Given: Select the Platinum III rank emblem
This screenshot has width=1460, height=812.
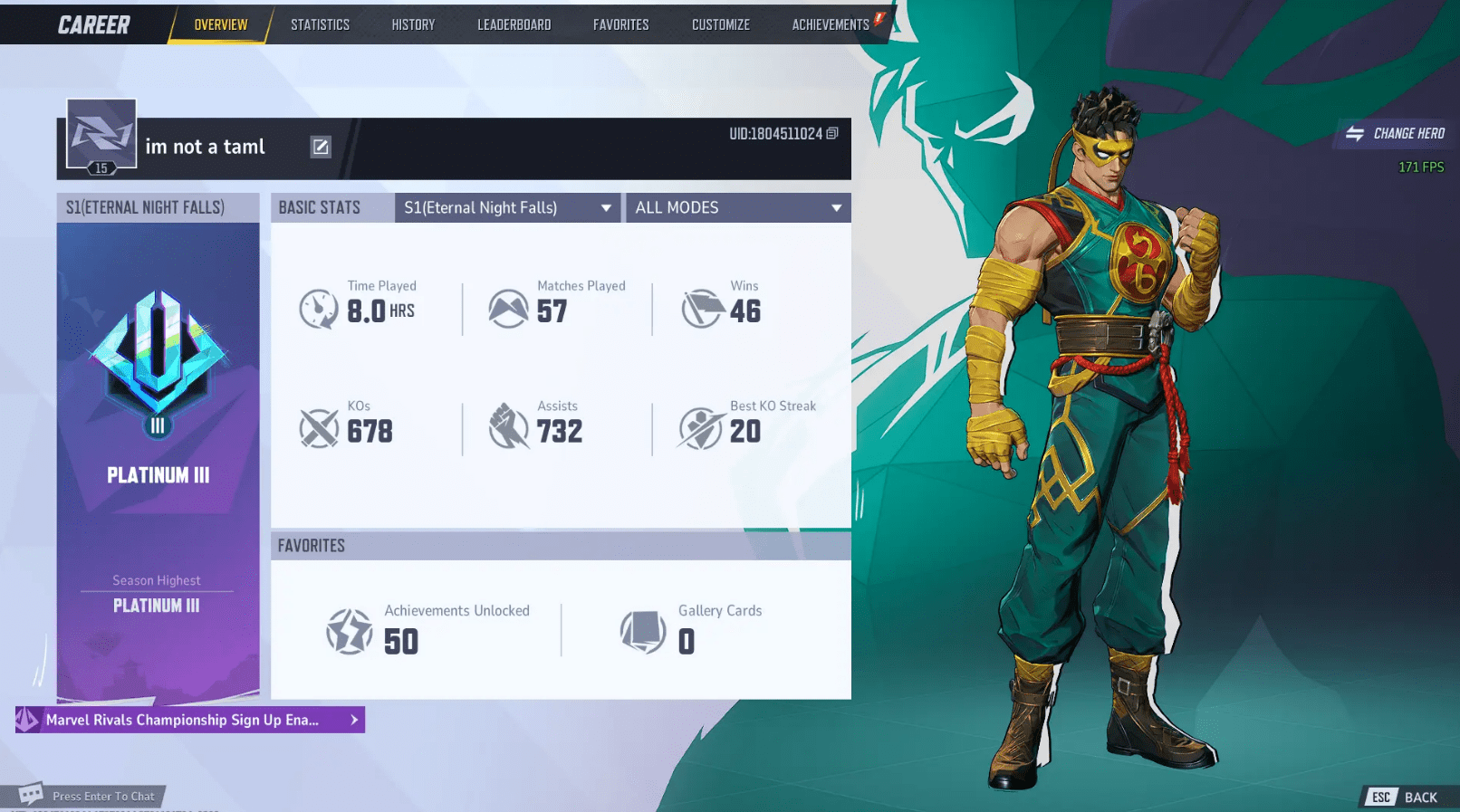Looking at the screenshot, I should 158,358.
